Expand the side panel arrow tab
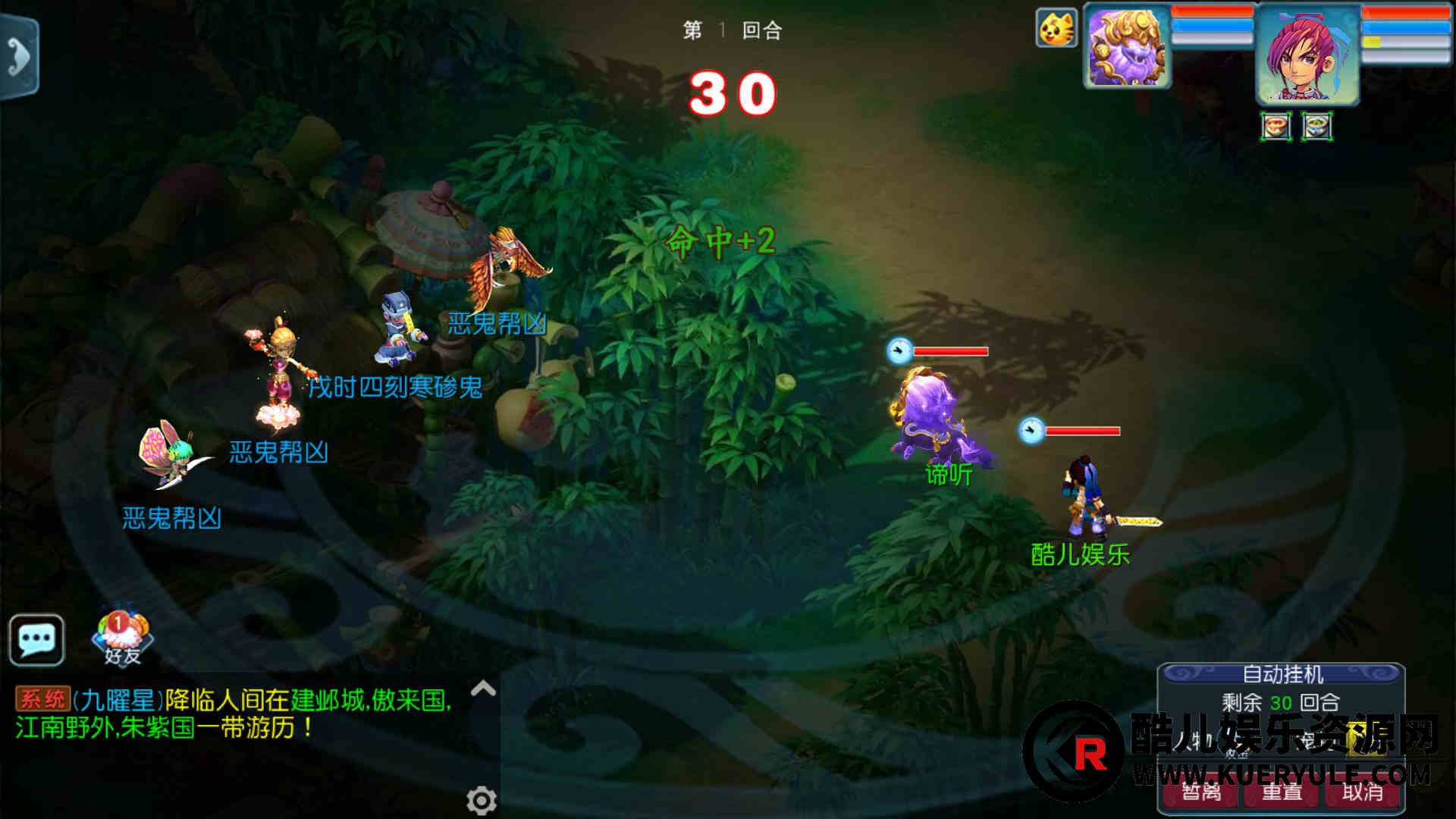This screenshot has width=1456, height=819. (19, 57)
